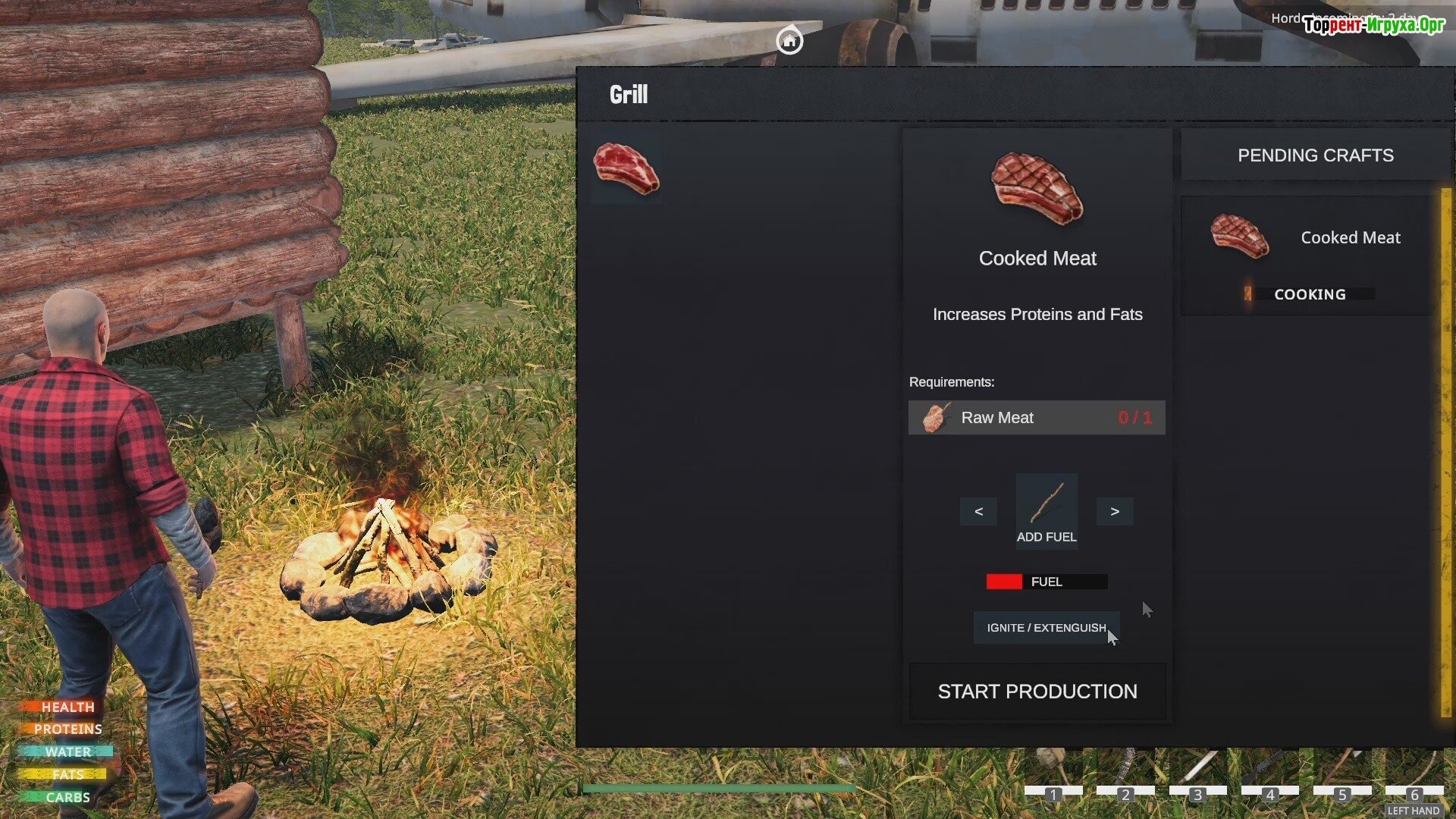Select the raw meat recipe slot
Image resolution: width=1456 pixels, height=819 pixels.
(x=626, y=169)
